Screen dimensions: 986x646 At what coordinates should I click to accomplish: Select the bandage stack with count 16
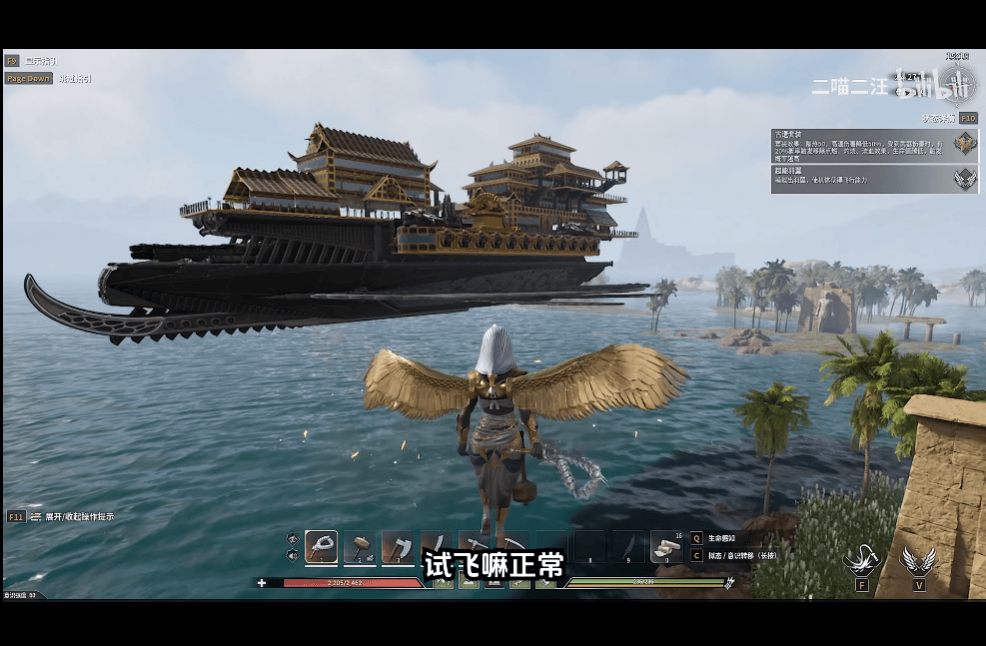pos(666,546)
